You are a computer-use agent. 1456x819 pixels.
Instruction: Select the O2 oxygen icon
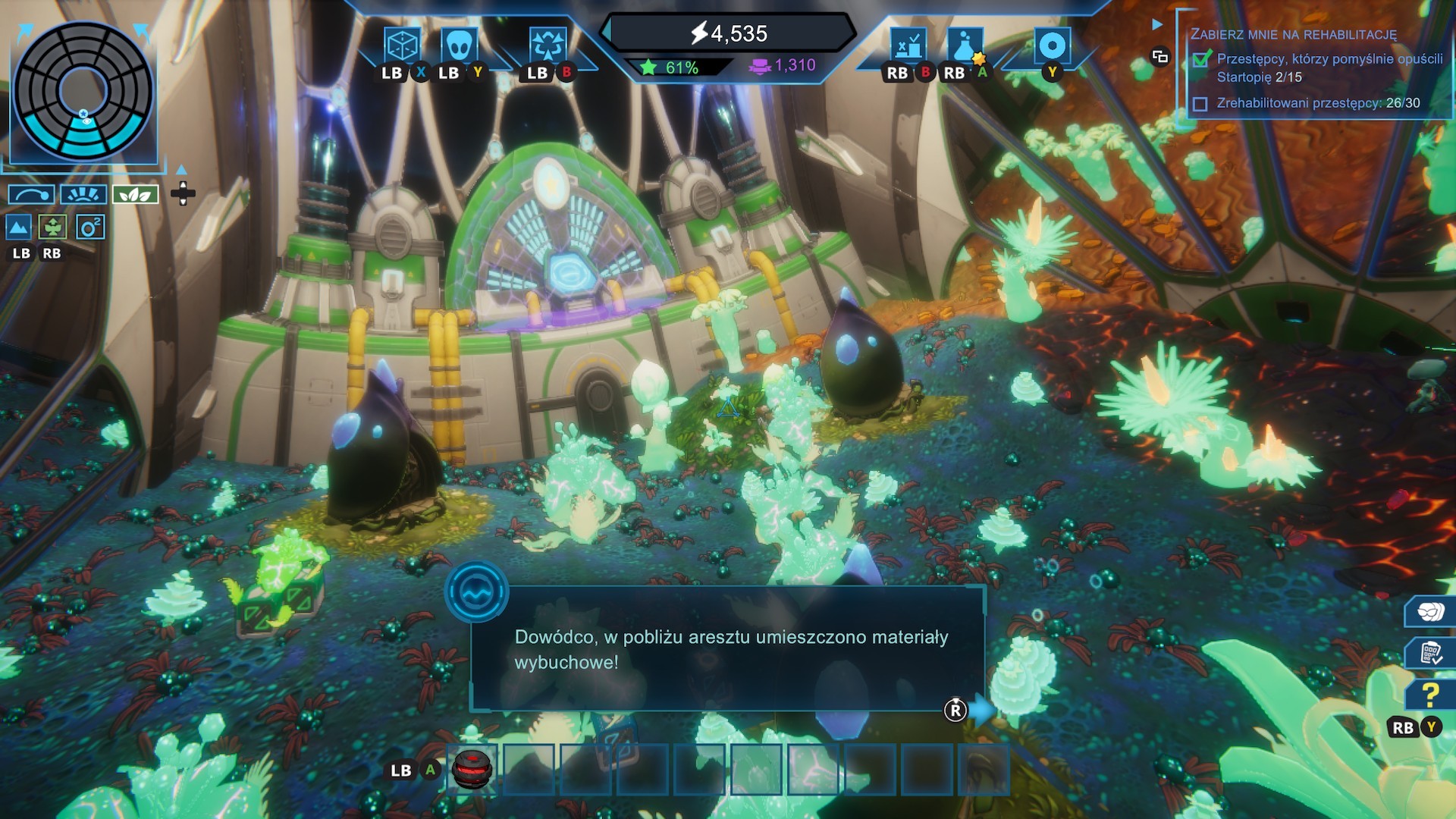[89, 227]
